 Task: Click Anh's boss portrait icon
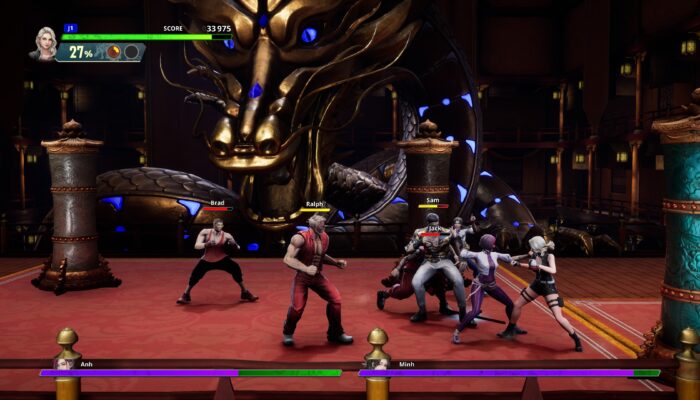point(65,364)
